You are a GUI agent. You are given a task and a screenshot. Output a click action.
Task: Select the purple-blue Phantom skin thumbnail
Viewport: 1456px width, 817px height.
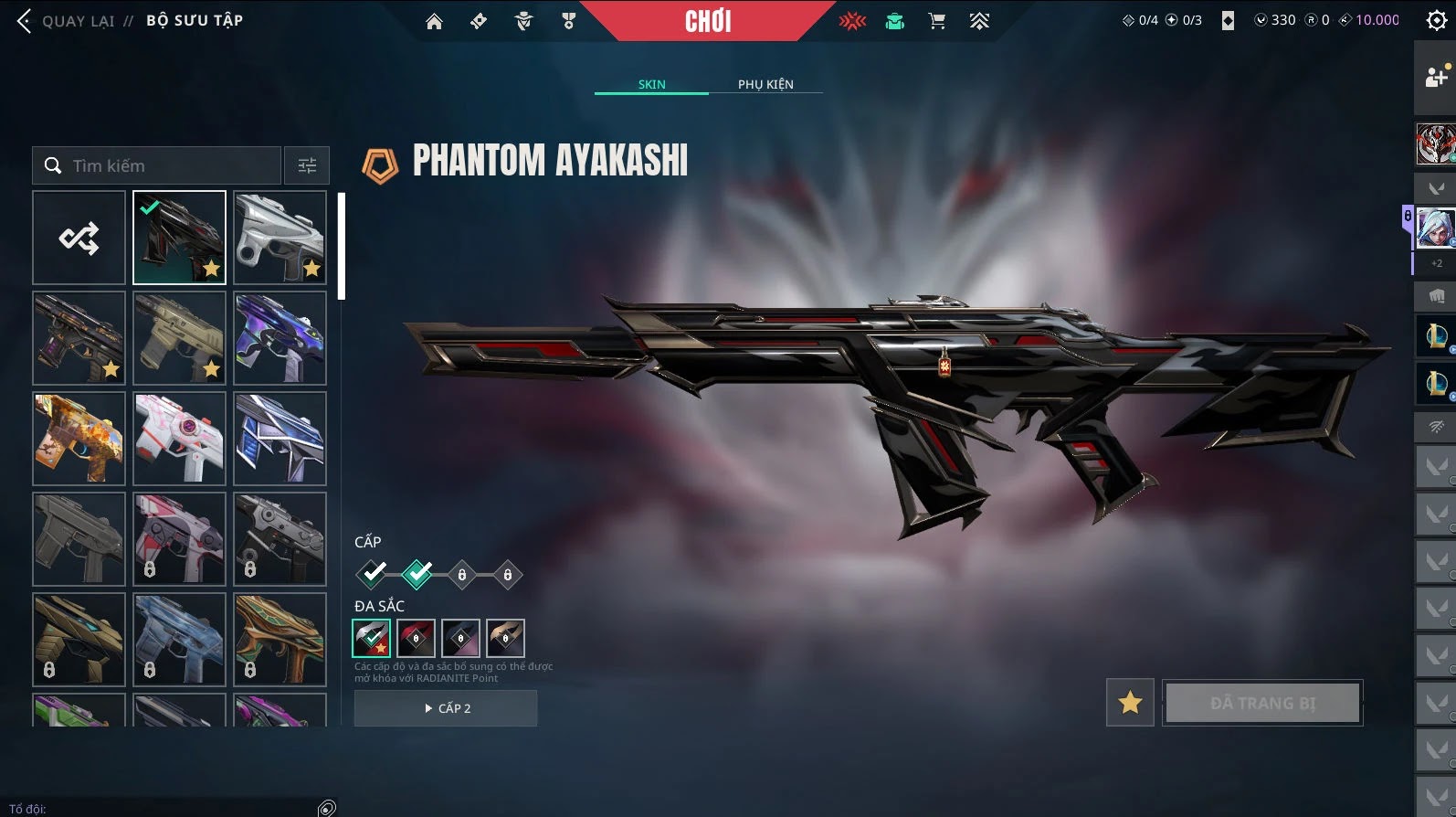pos(280,338)
